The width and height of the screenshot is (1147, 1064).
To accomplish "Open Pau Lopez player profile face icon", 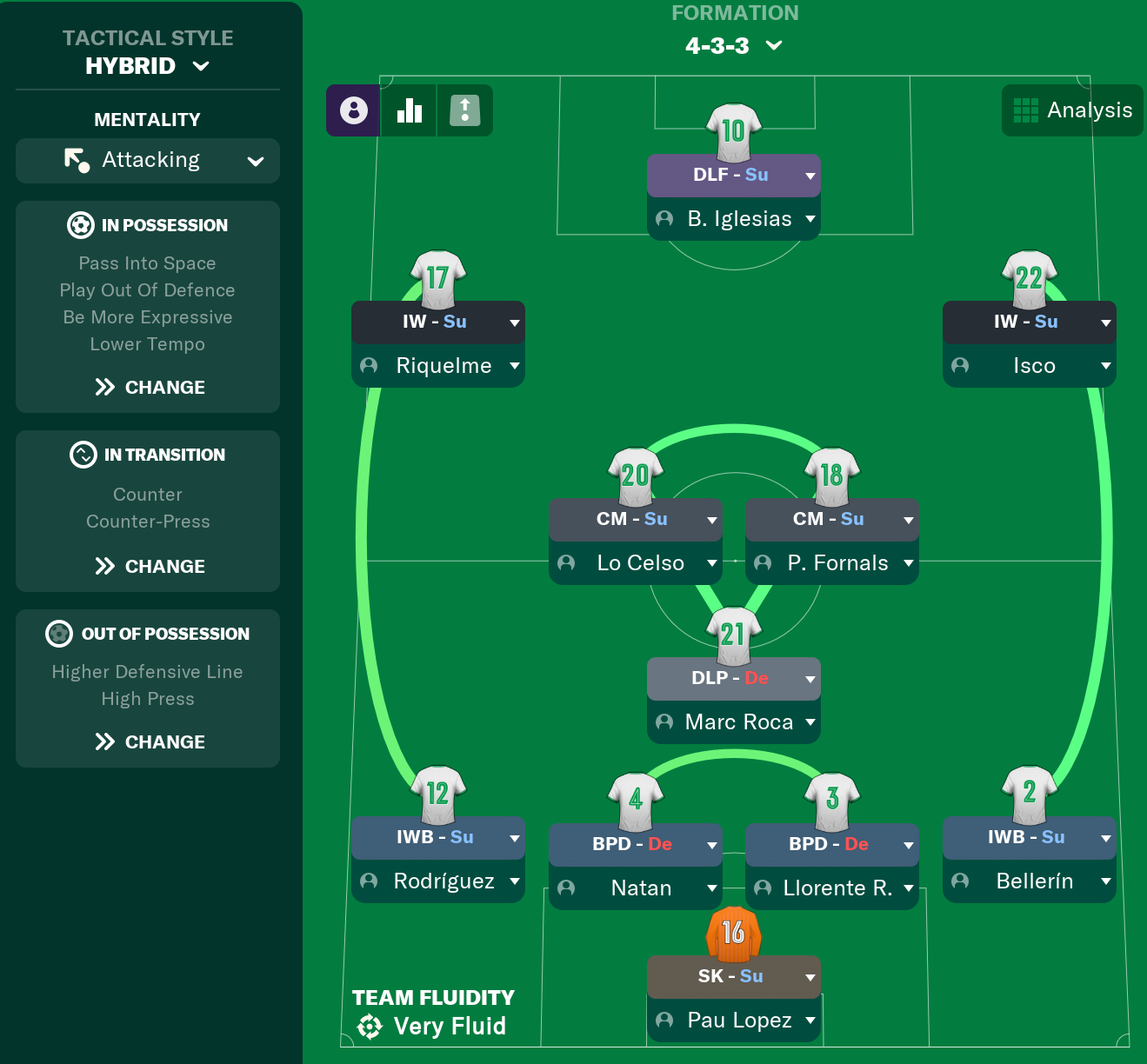I will (x=665, y=1021).
